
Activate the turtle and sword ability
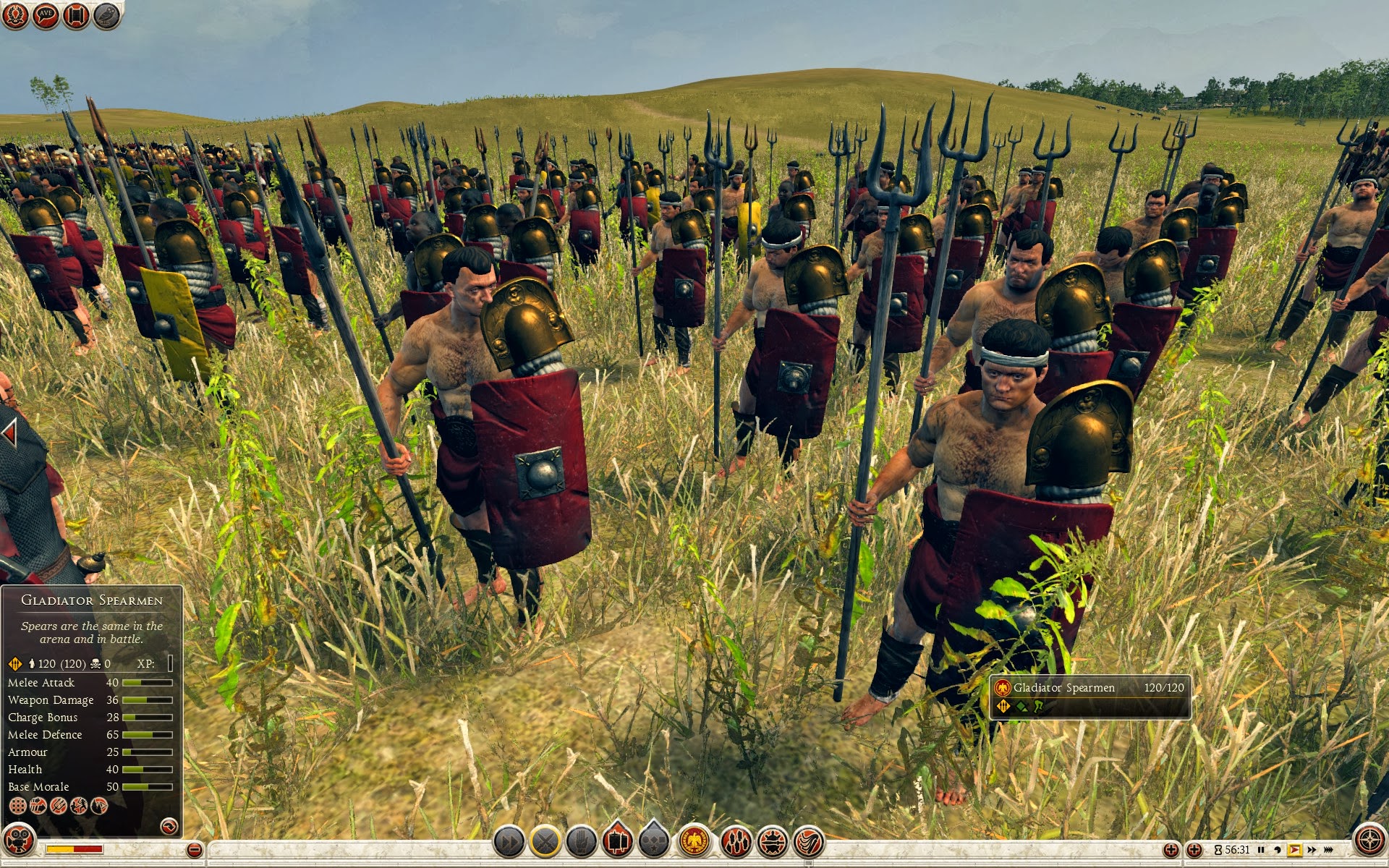[773, 841]
